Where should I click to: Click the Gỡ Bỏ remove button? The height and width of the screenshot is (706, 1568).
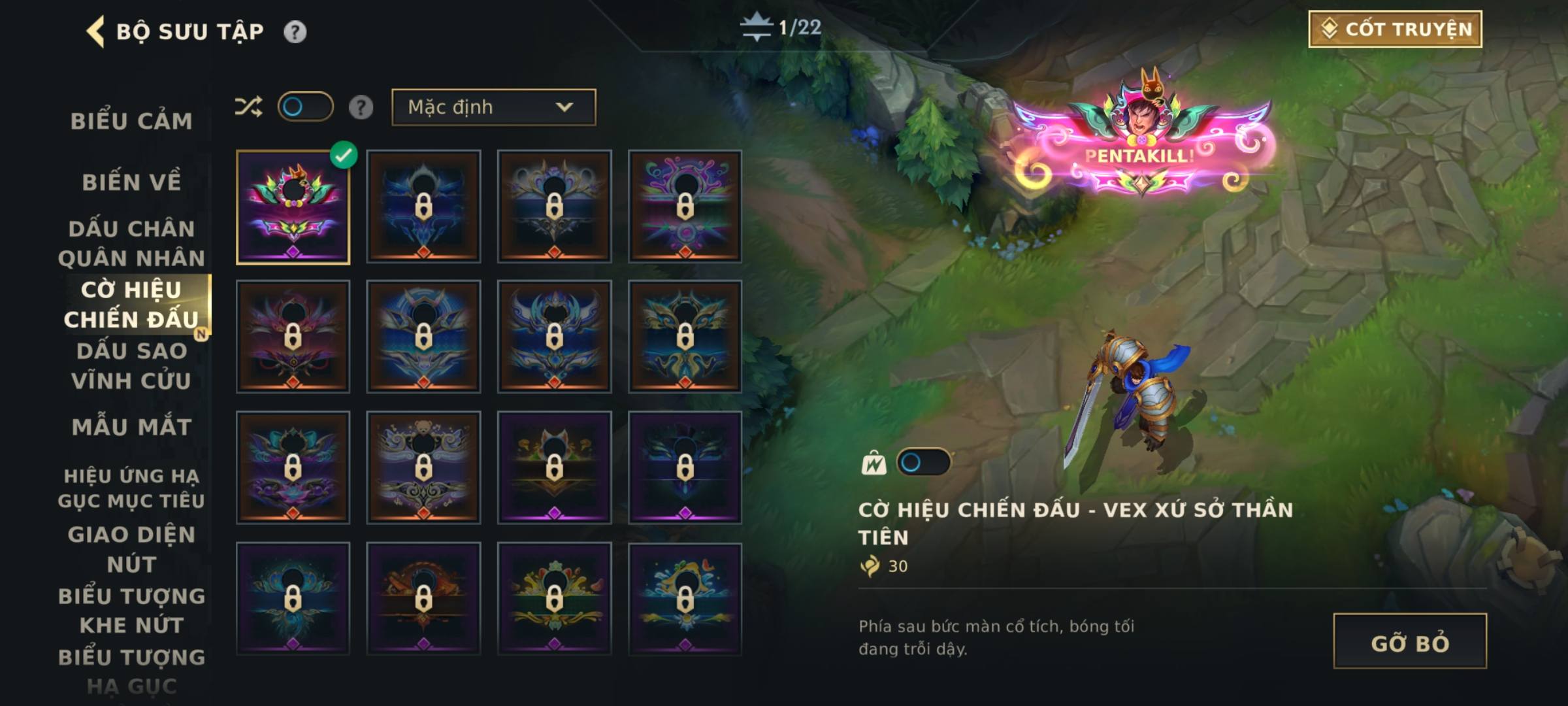click(1410, 641)
